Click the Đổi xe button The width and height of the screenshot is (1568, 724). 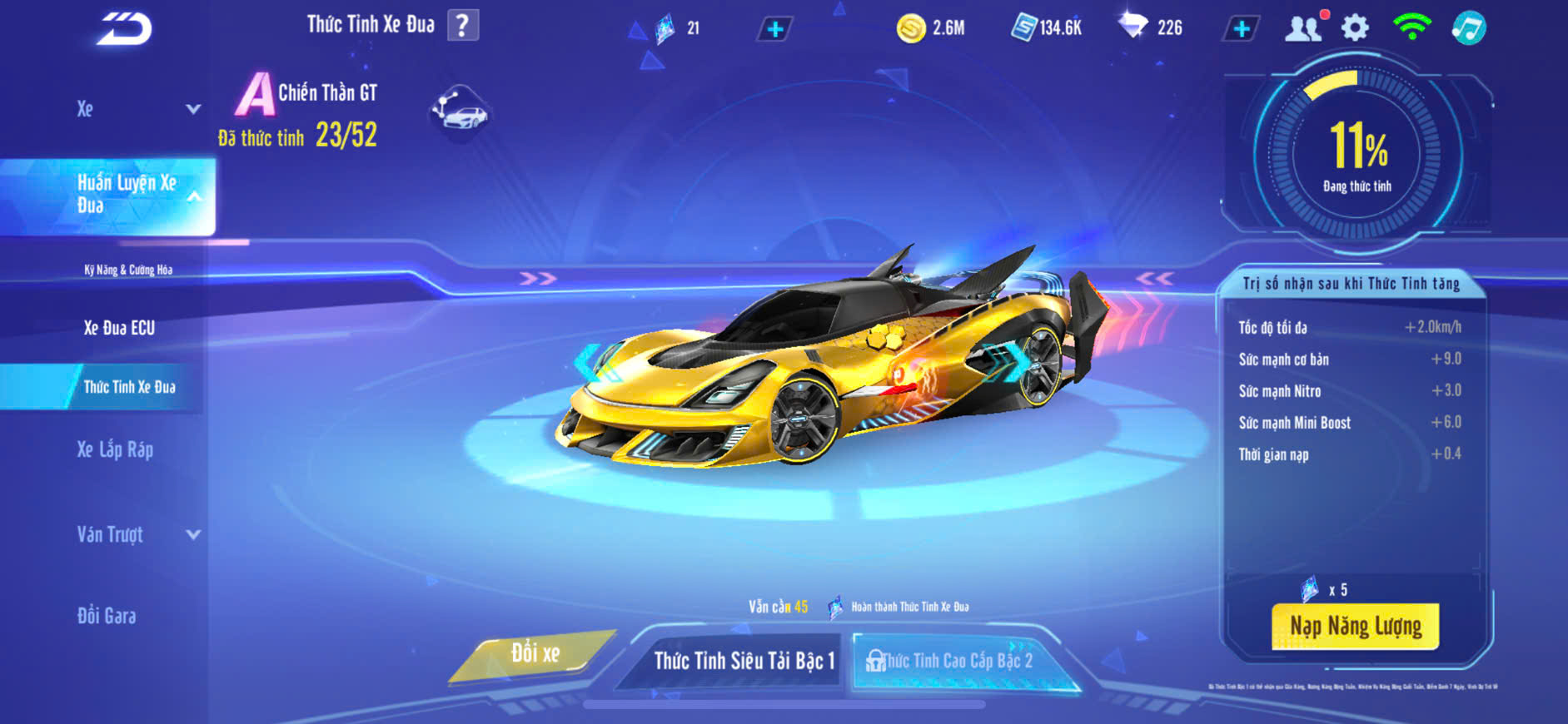pos(535,654)
